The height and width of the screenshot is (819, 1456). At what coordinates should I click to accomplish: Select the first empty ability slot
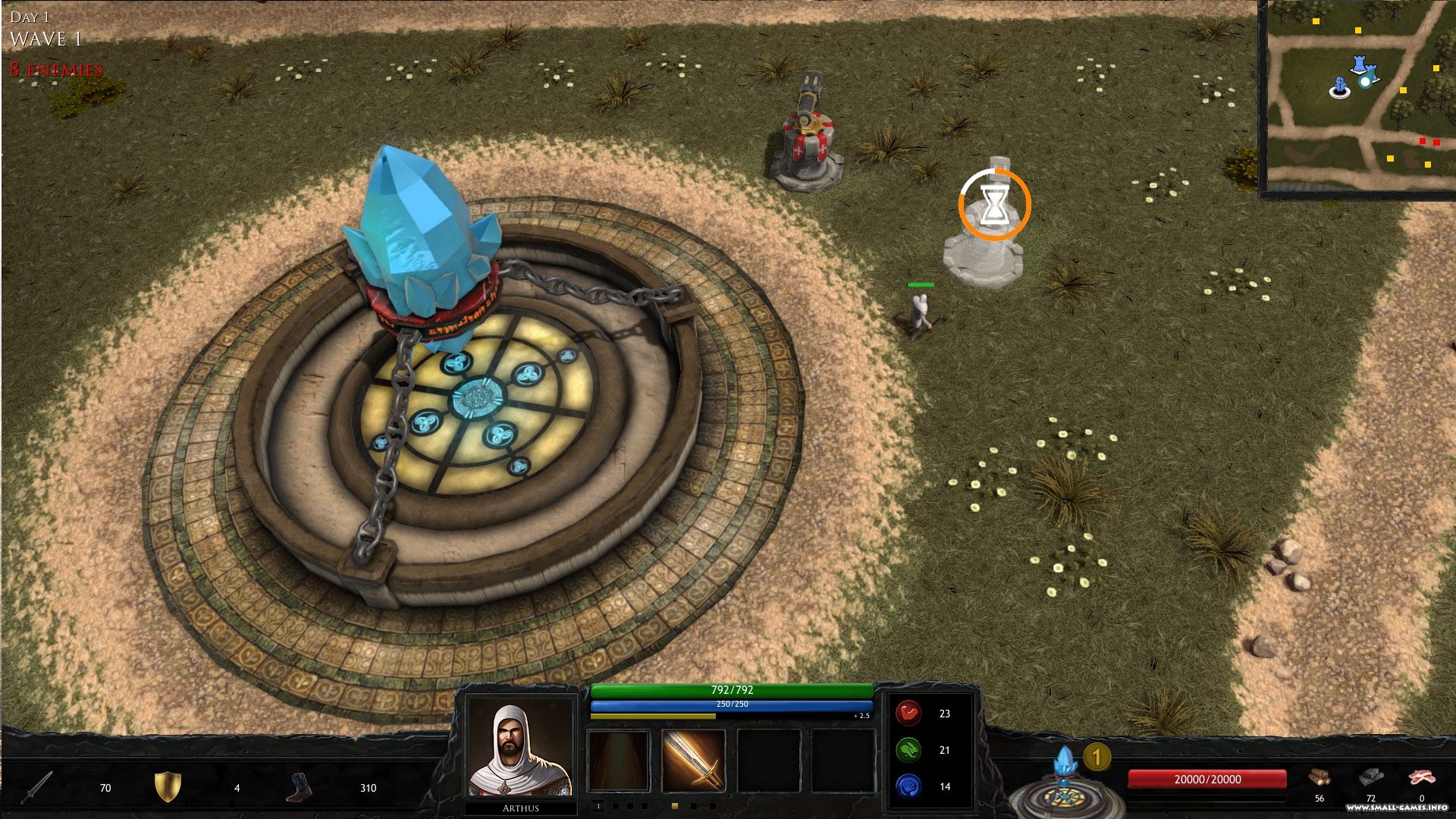click(618, 760)
